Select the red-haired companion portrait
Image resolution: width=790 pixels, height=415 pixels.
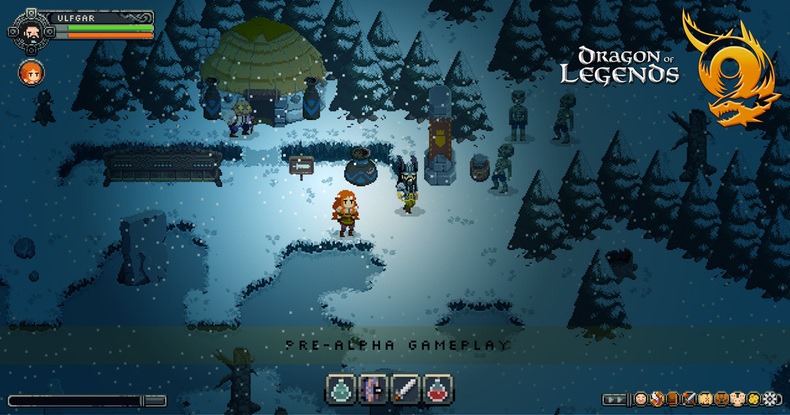[30, 71]
